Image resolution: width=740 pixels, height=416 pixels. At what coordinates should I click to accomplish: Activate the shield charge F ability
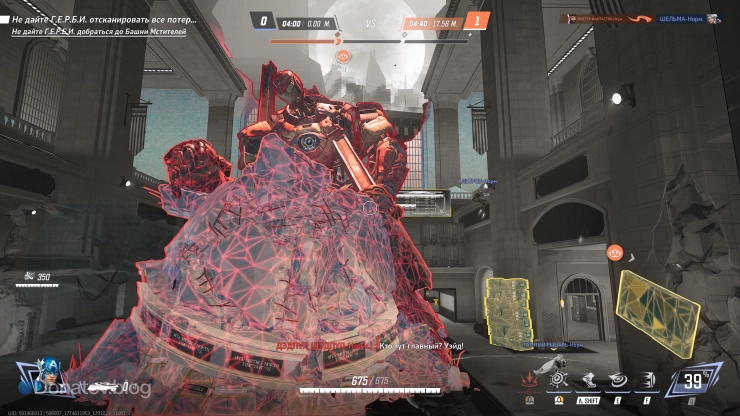(x=649, y=379)
